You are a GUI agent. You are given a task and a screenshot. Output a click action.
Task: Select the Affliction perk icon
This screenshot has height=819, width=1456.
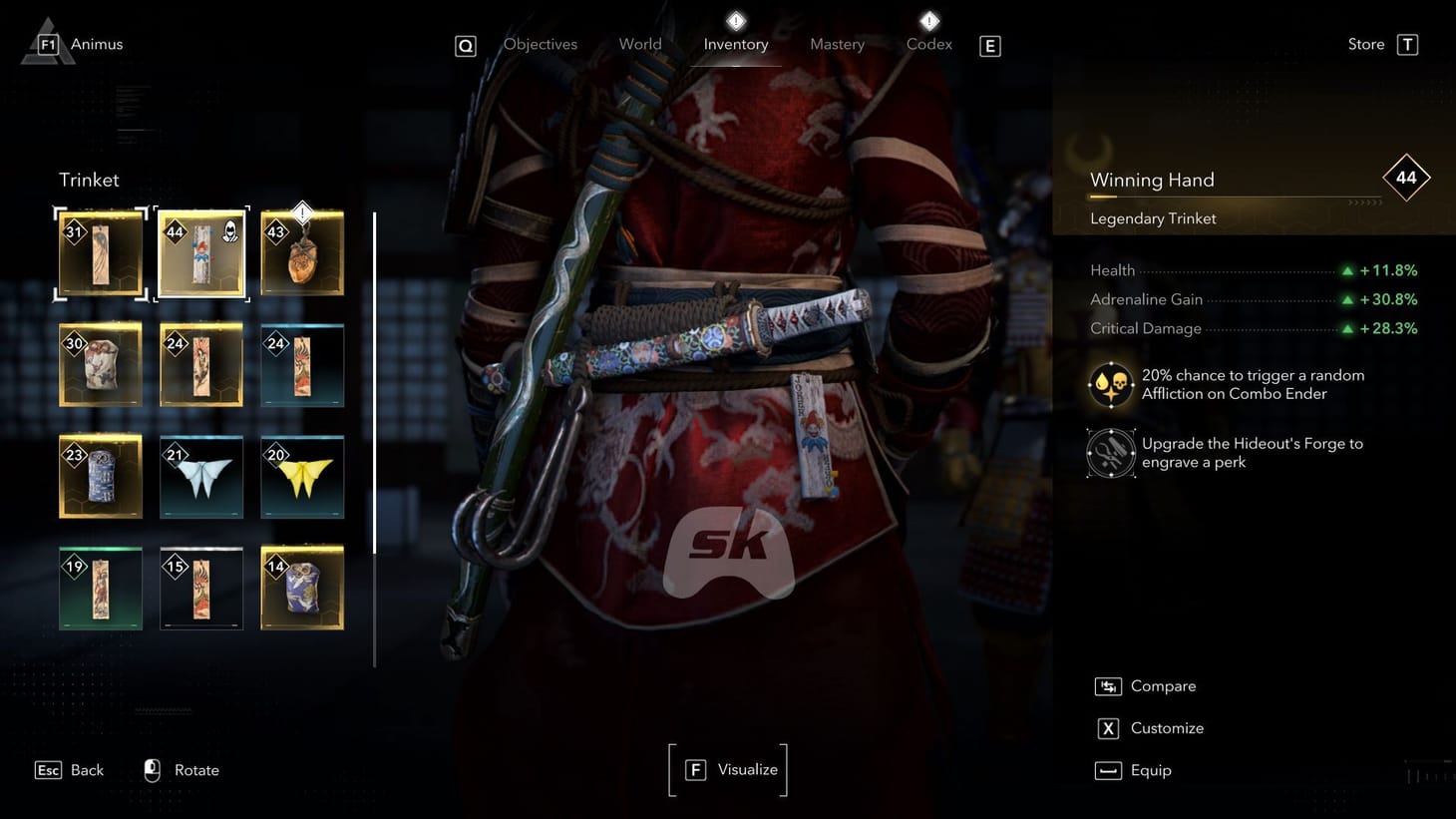1110,384
